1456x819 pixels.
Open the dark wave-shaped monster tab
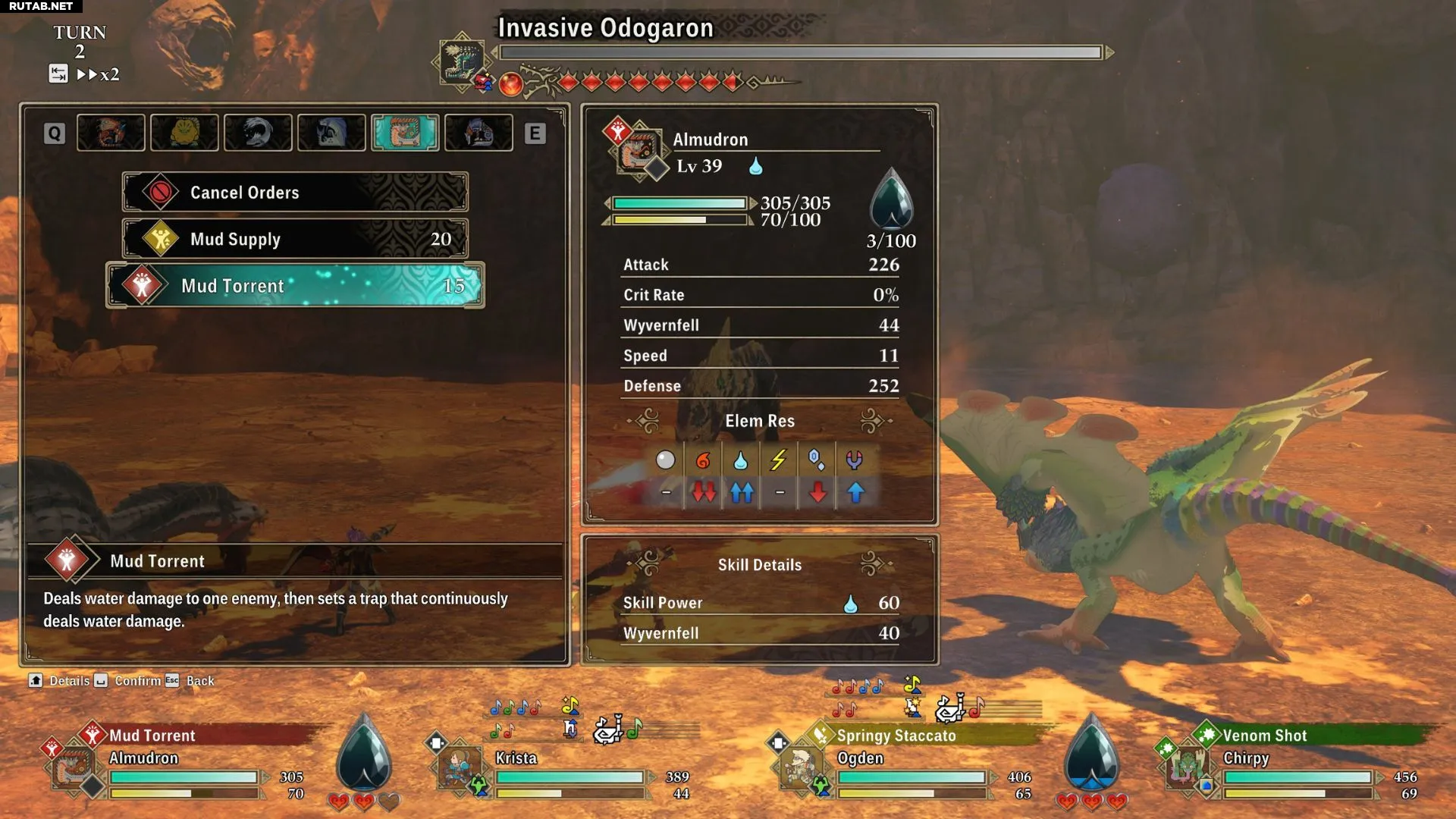(258, 133)
